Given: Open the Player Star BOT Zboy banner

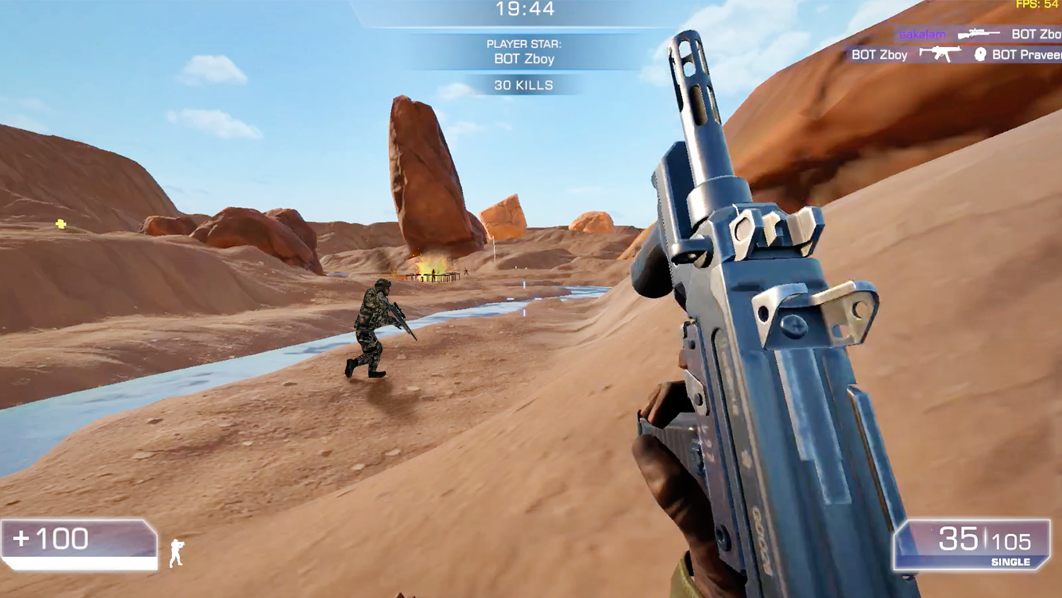Looking at the screenshot, I should point(524,52).
